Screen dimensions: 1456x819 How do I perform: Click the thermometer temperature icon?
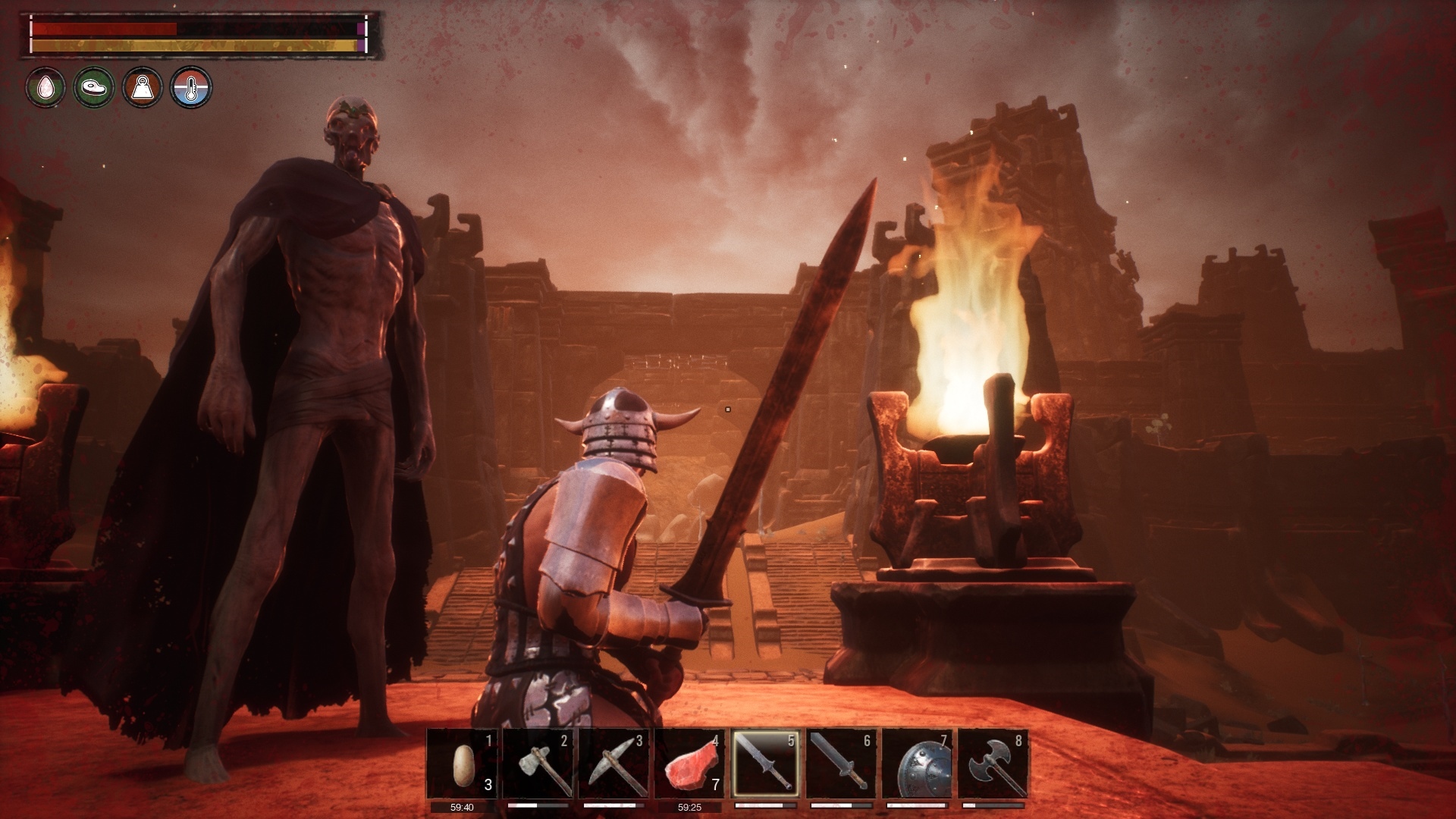[x=191, y=87]
